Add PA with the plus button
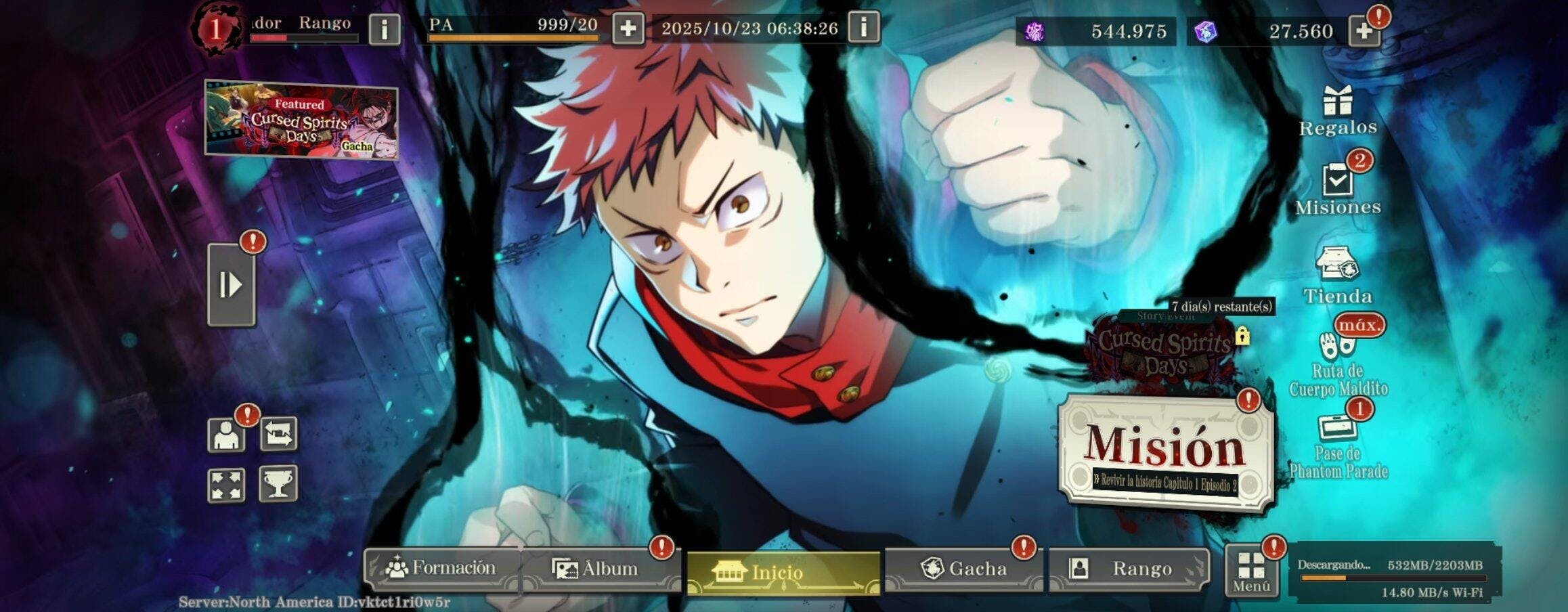This screenshot has height=612, width=1568. 628,29
